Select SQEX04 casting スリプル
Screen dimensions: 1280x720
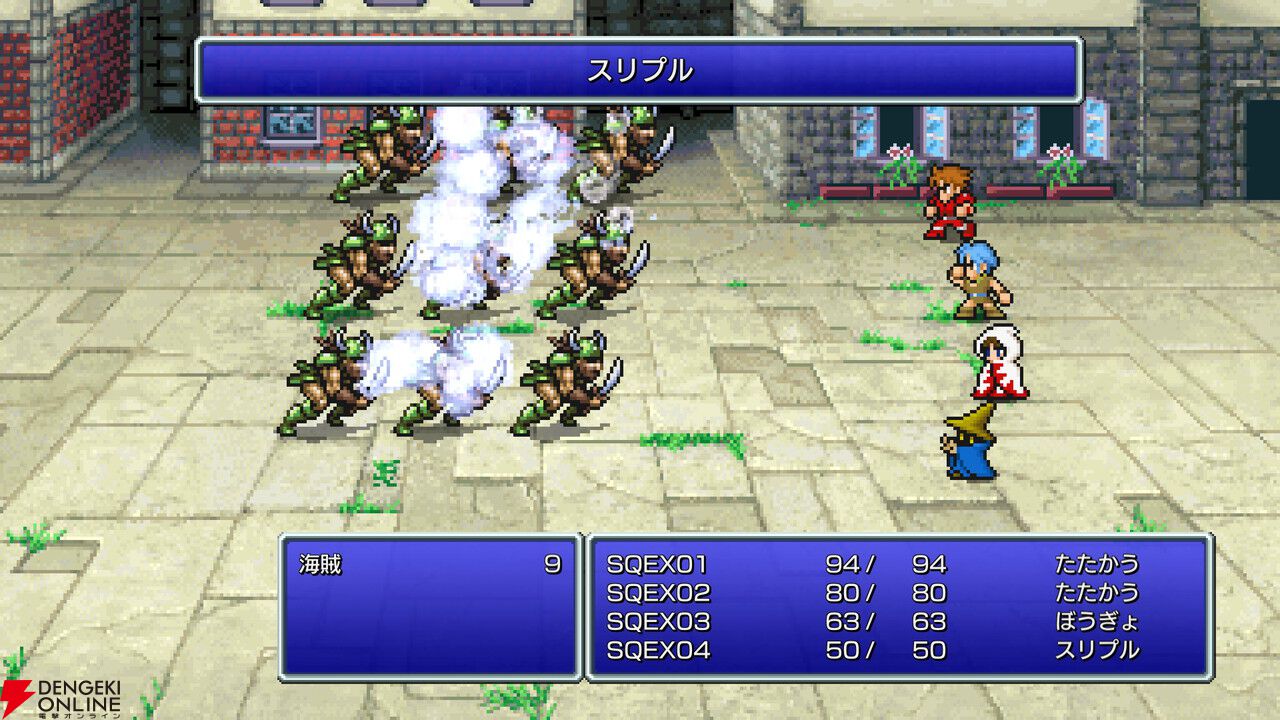(x=658, y=650)
